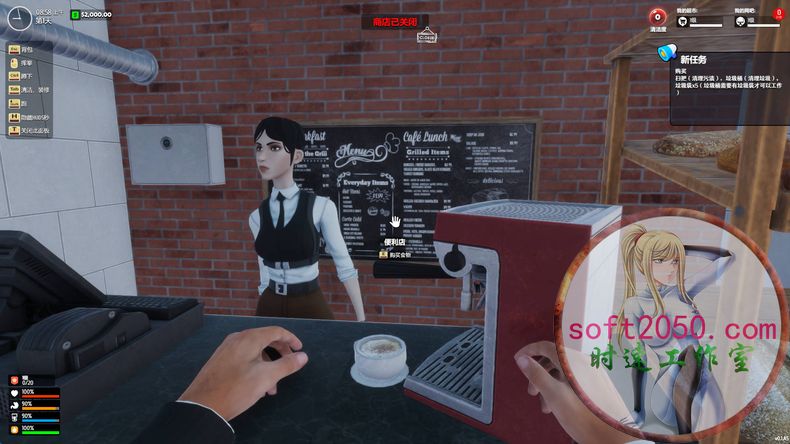Click the hanging Closed shop sign icon
The height and width of the screenshot is (444, 790).
tap(427, 37)
